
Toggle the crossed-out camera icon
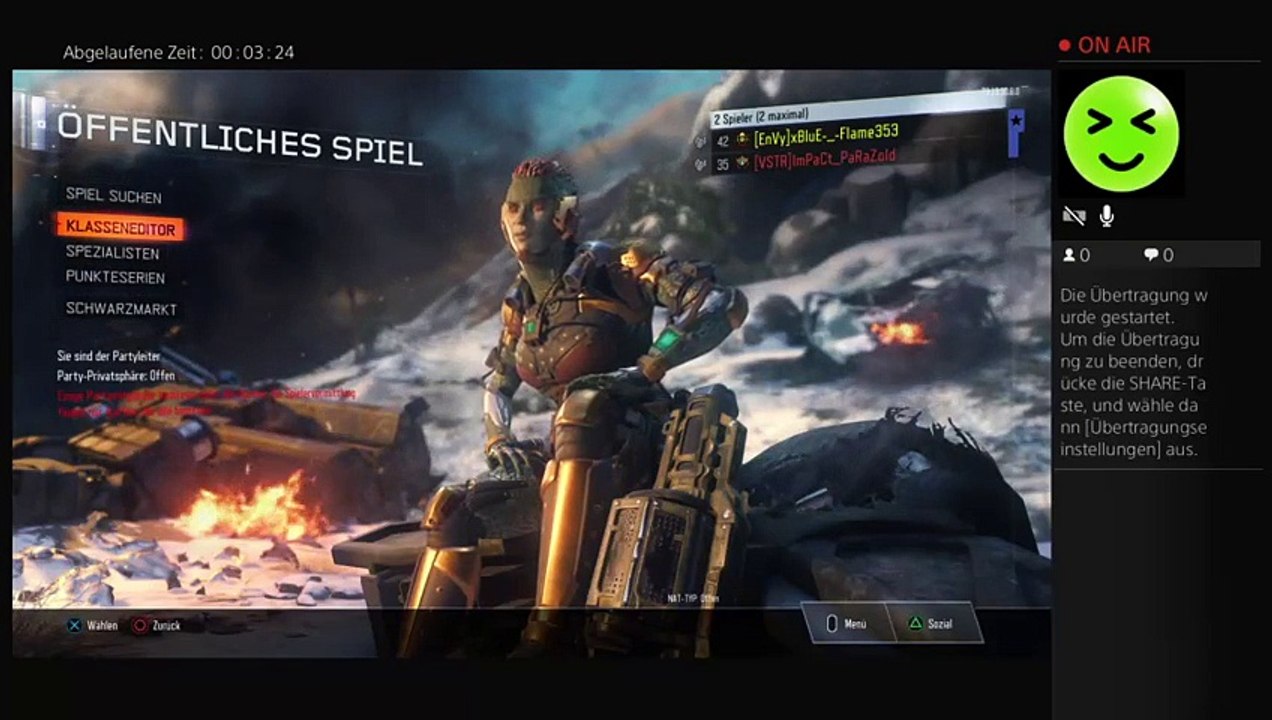click(x=1074, y=215)
